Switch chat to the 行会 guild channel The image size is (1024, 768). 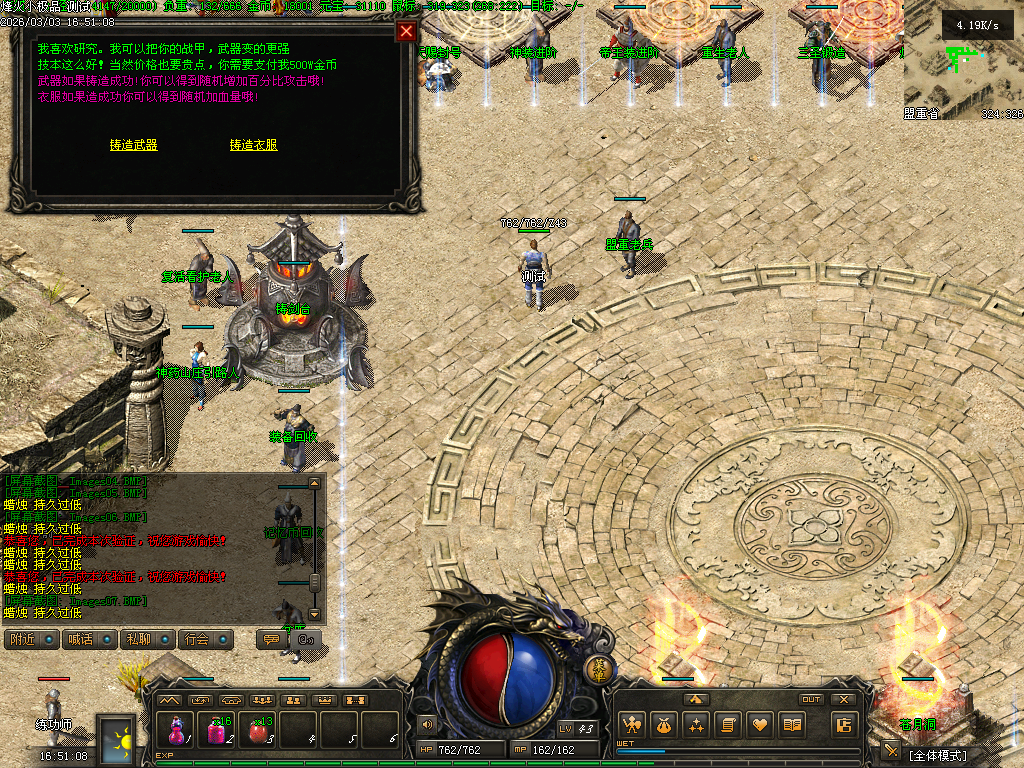pyautogui.click(x=205, y=639)
